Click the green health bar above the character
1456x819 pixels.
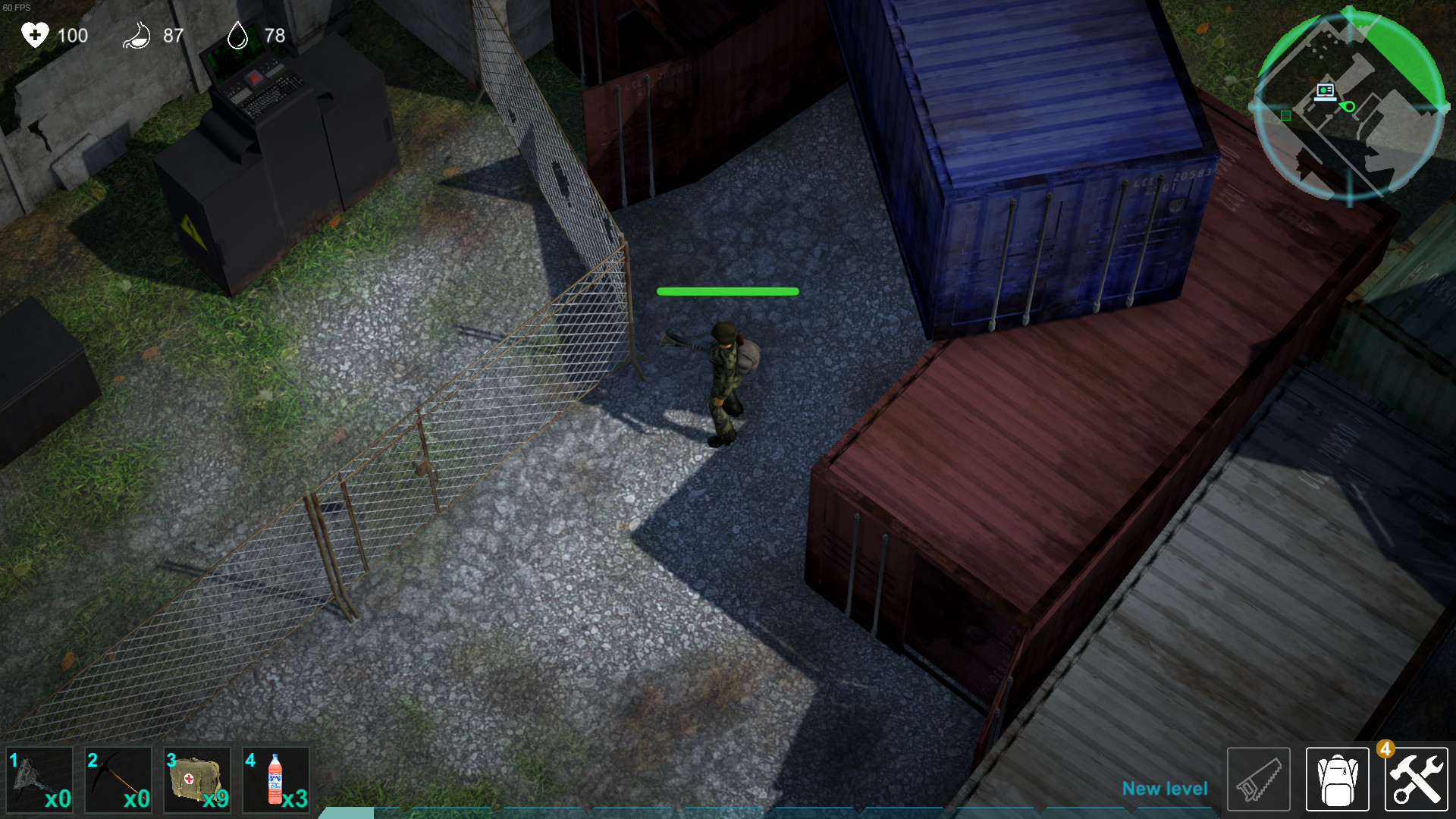click(x=726, y=290)
